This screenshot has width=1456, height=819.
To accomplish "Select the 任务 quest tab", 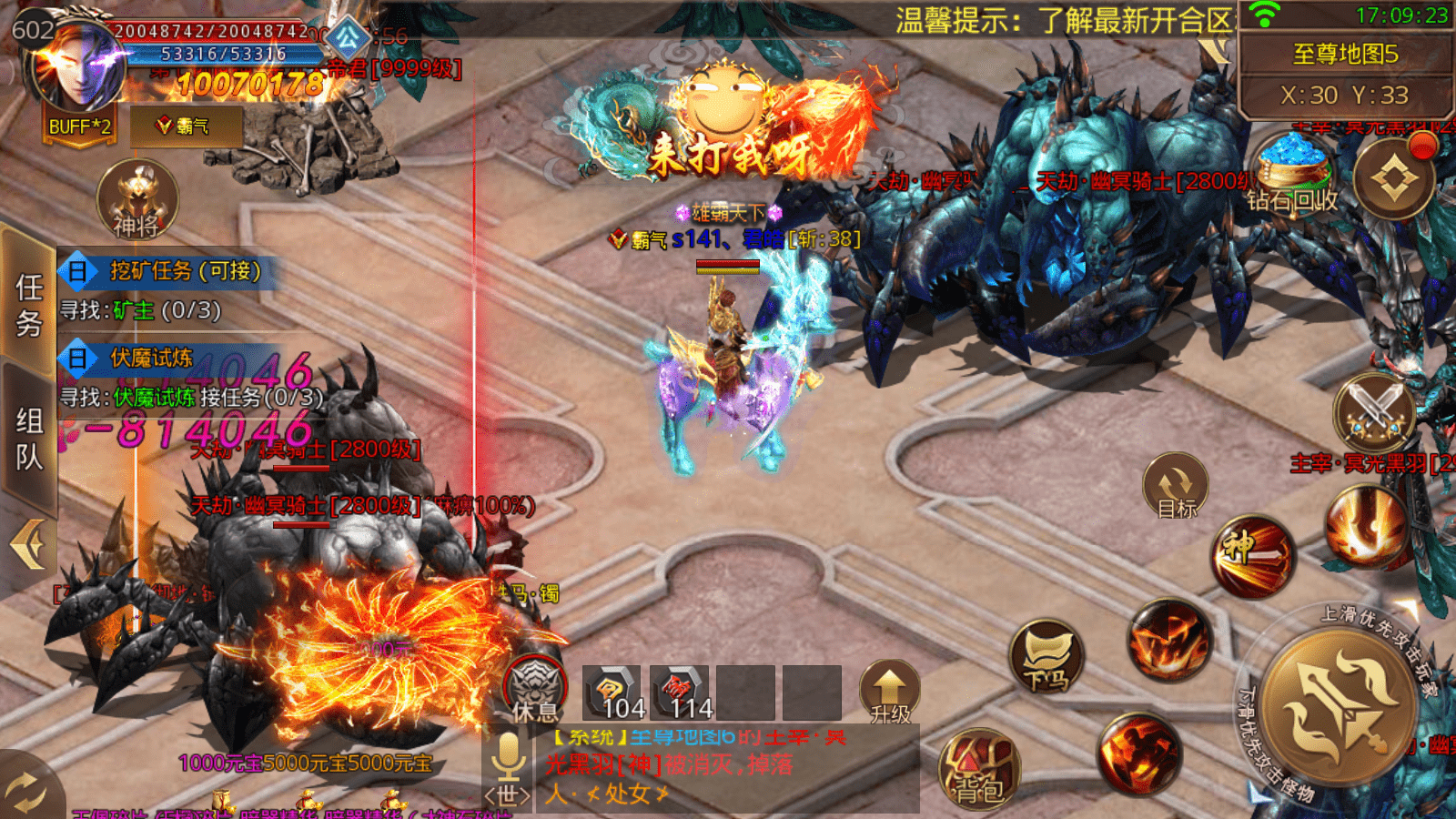I will click(29, 305).
